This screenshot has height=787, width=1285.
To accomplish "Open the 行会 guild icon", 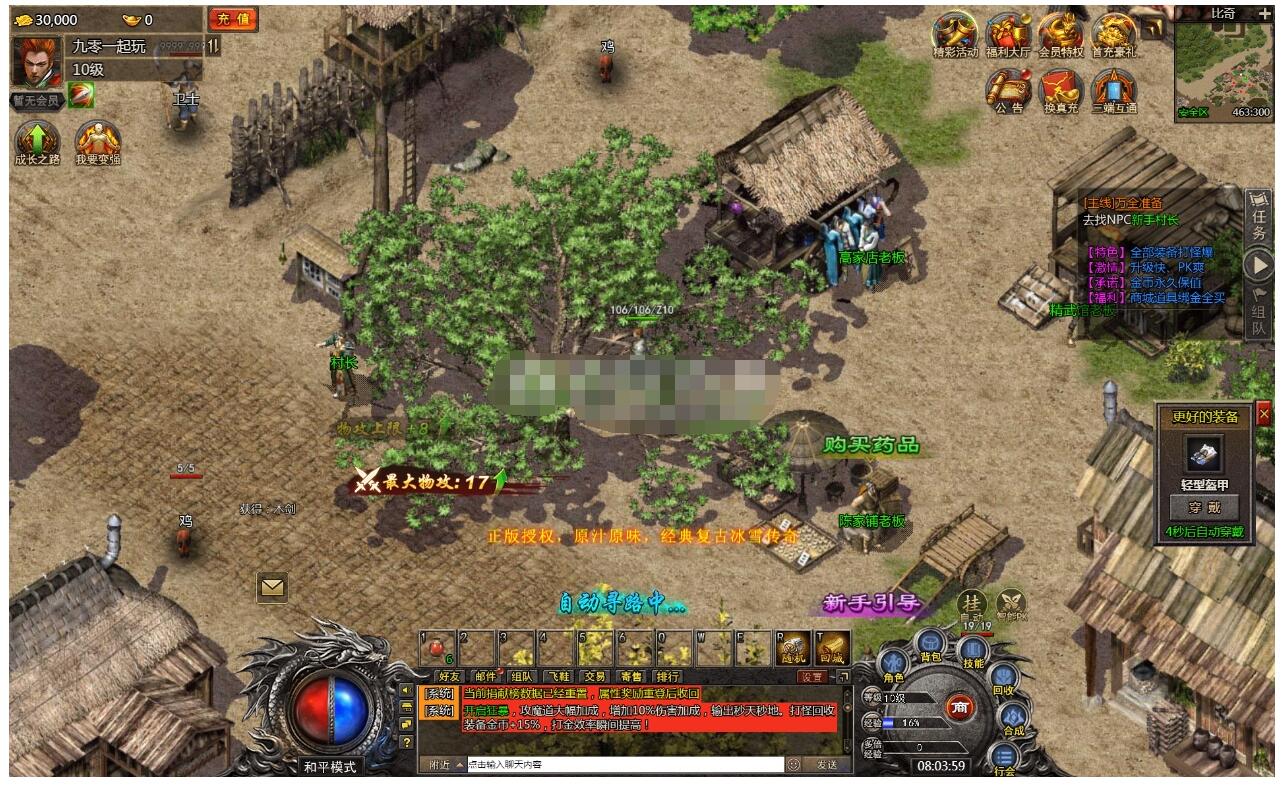I will (x=1005, y=756).
